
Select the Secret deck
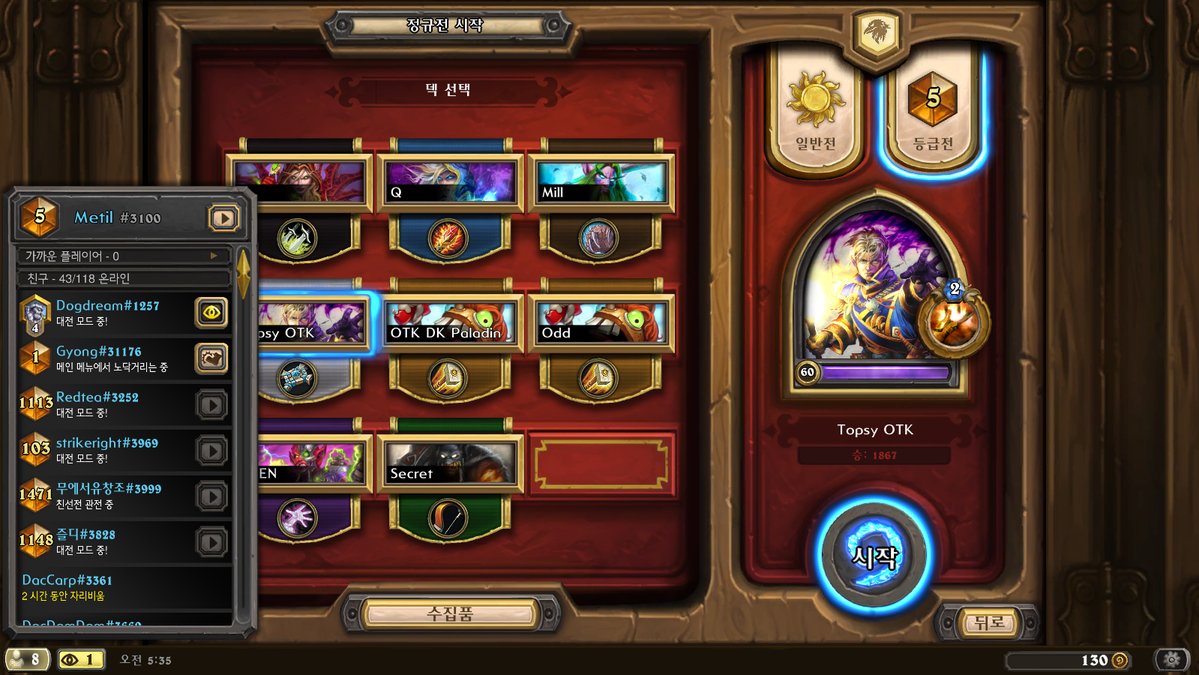point(449,463)
